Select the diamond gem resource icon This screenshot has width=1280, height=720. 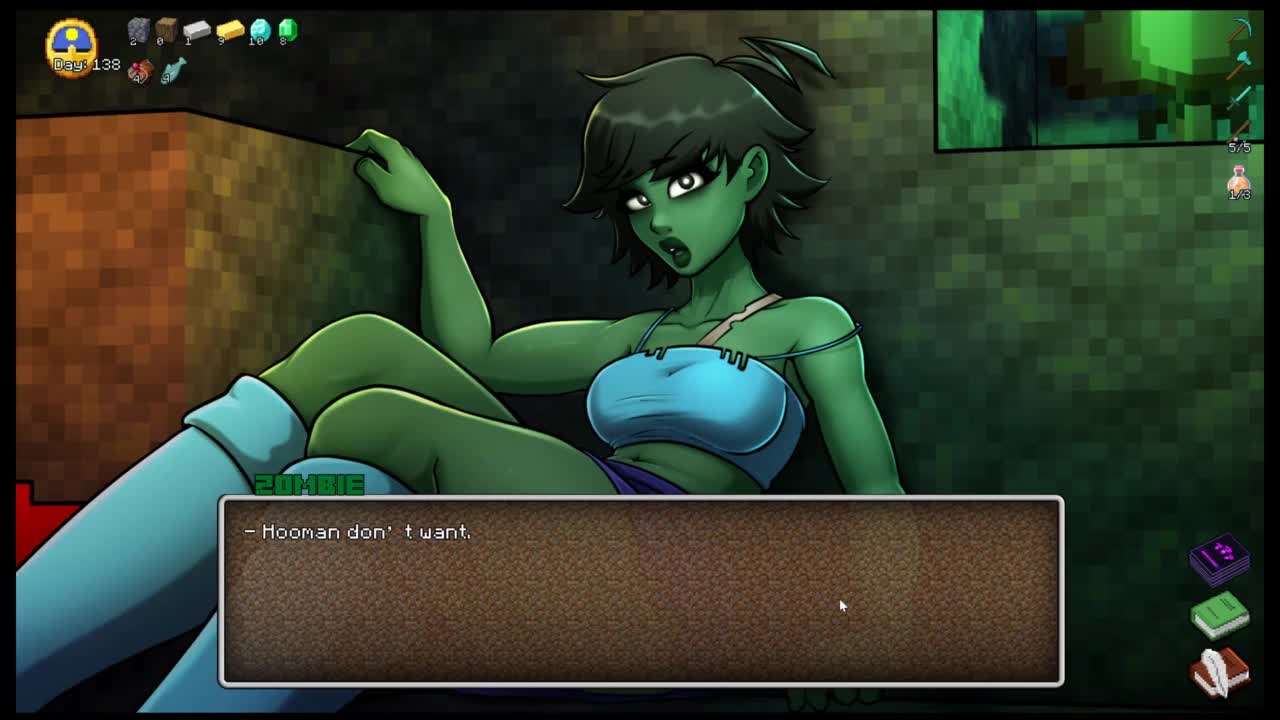259,31
